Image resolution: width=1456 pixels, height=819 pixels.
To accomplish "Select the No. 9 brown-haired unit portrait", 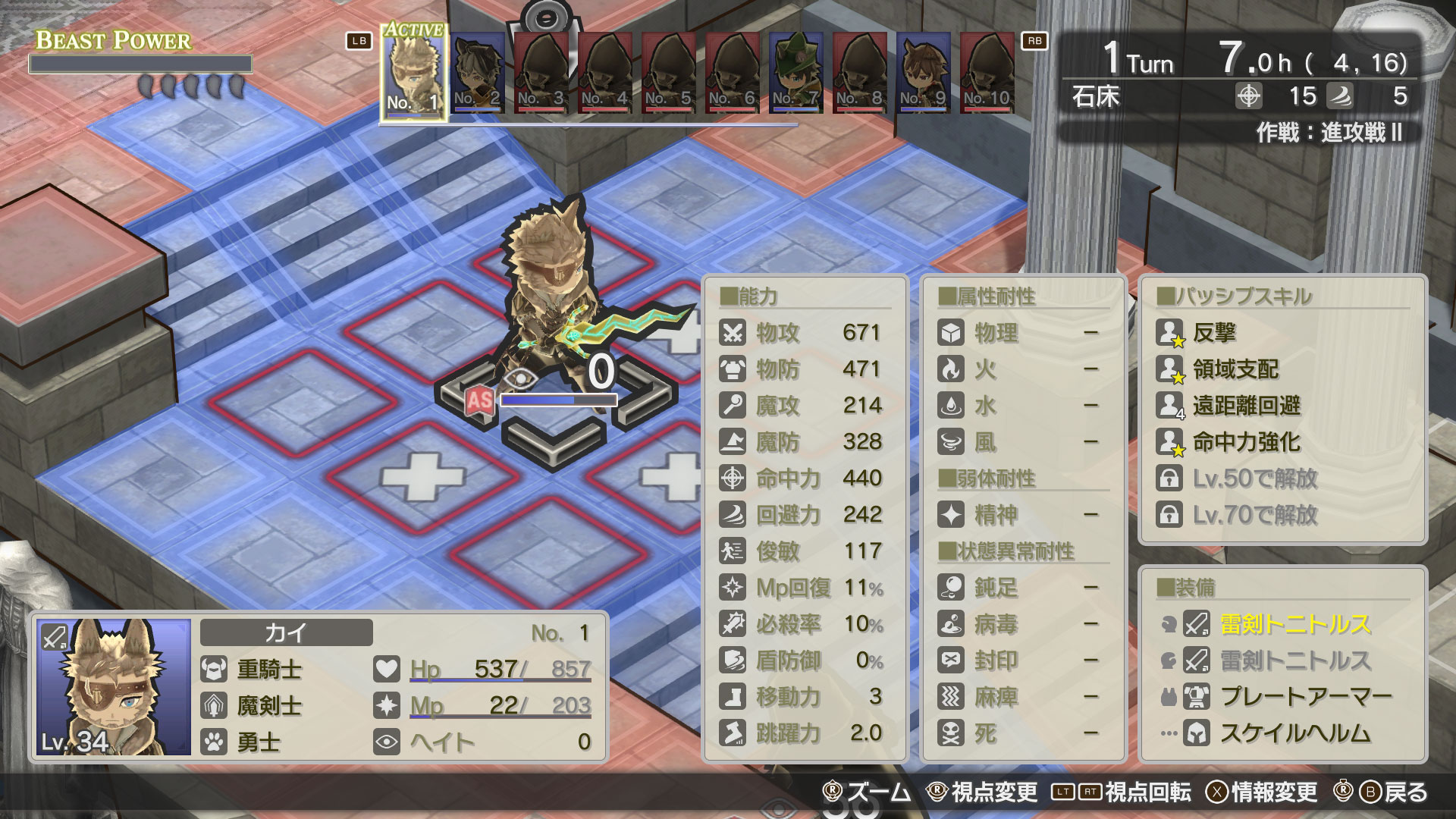I will click(x=923, y=74).
